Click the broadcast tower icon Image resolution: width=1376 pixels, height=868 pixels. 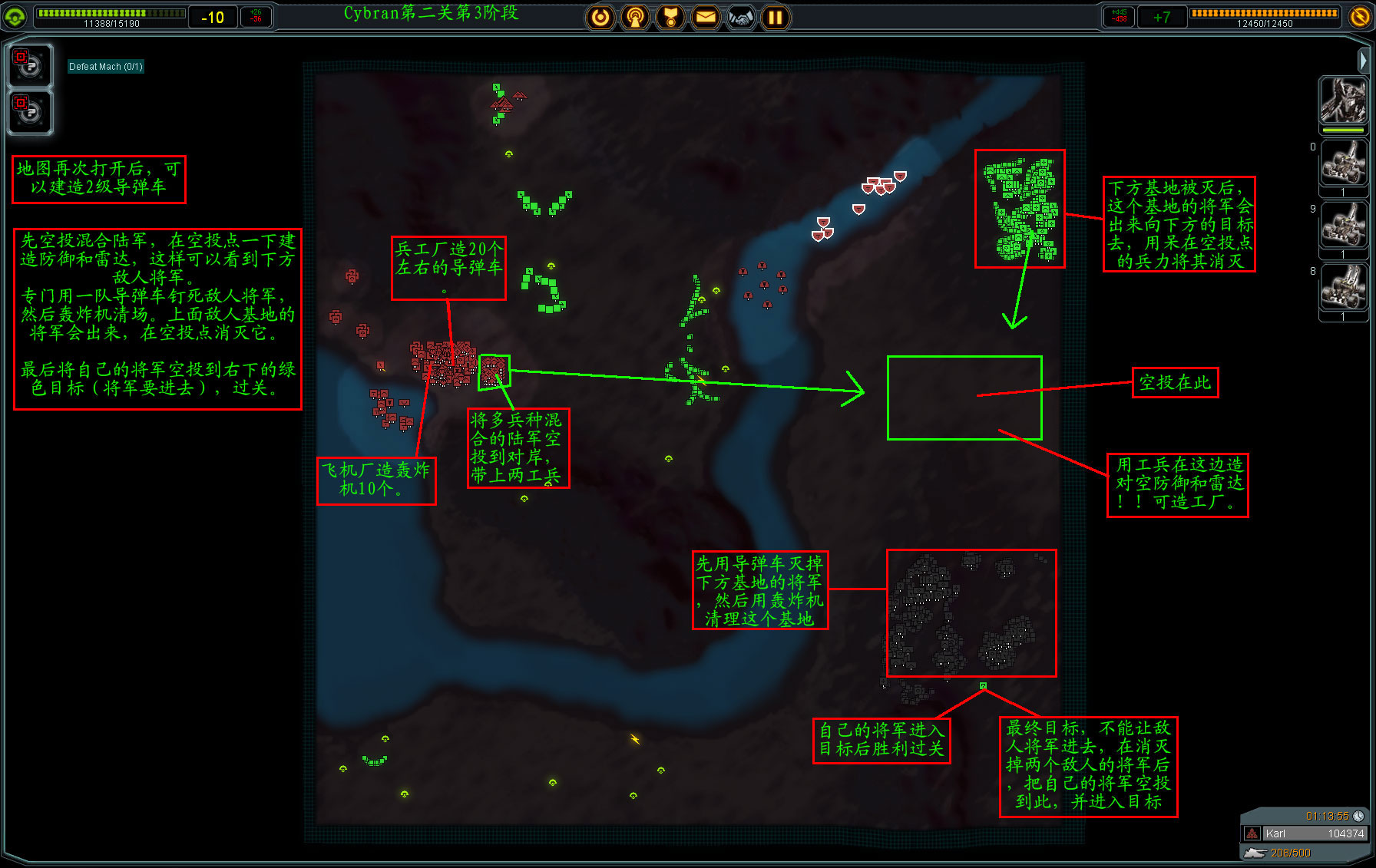[x=635, y=17]
